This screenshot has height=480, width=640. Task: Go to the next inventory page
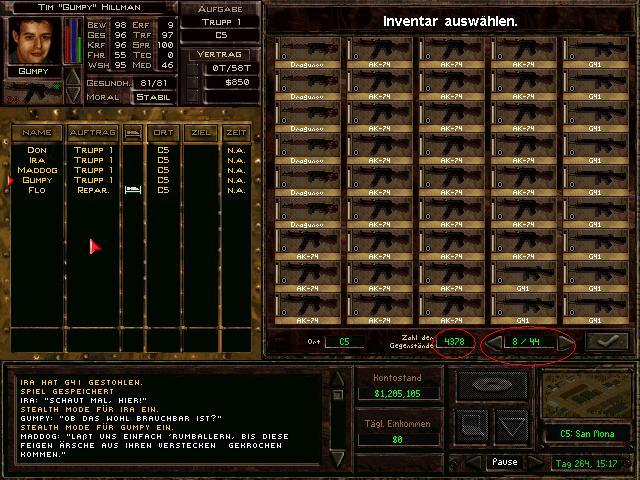click(x=566, y=342)
